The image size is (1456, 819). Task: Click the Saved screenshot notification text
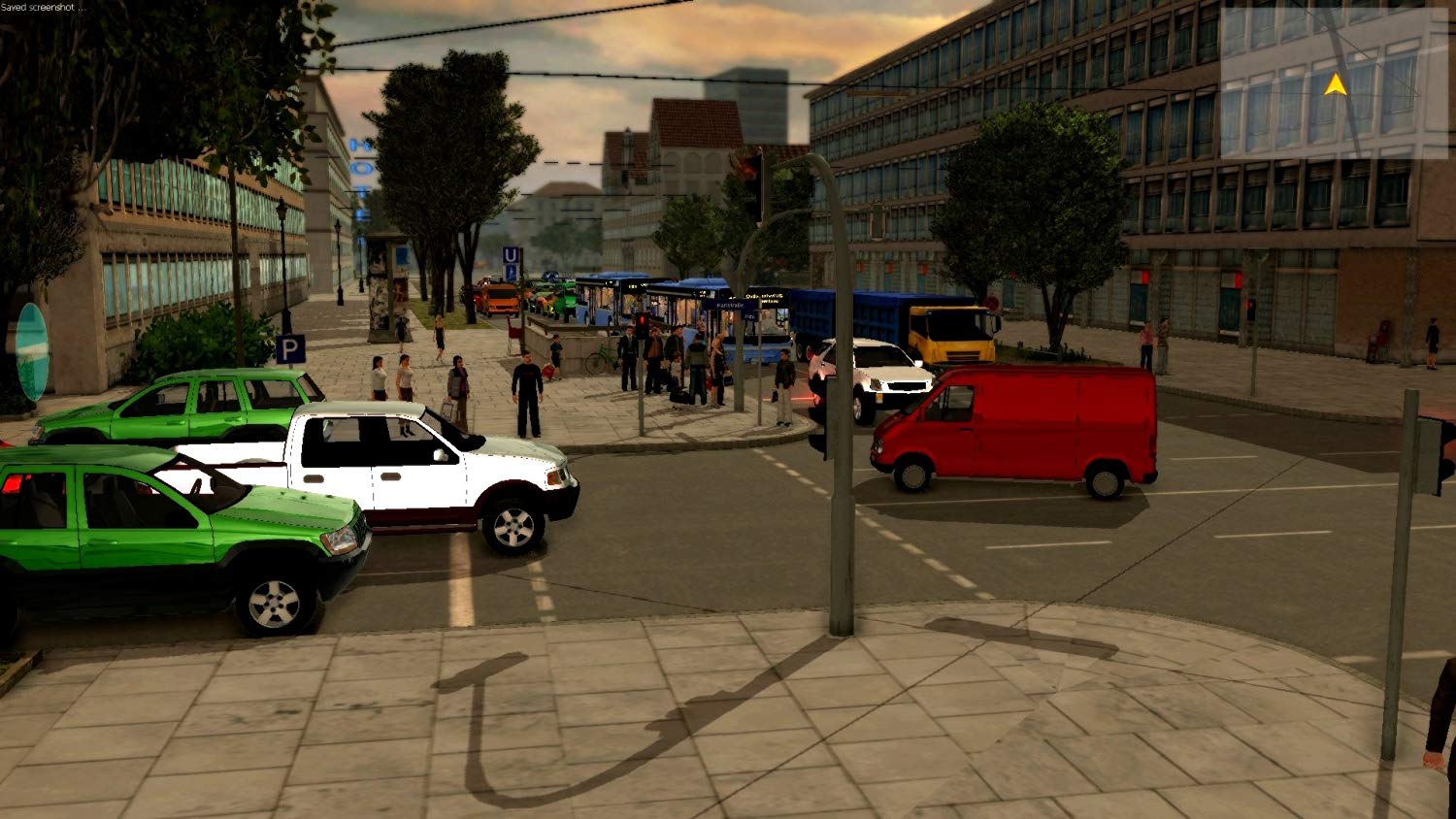(42, 7)
